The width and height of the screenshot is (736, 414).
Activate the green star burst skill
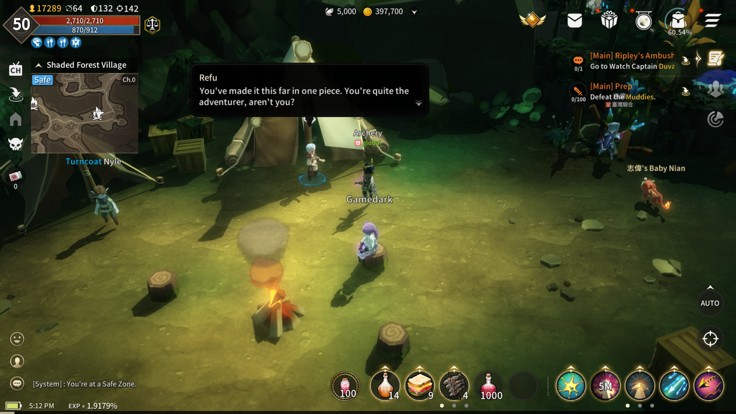(571, 385)
